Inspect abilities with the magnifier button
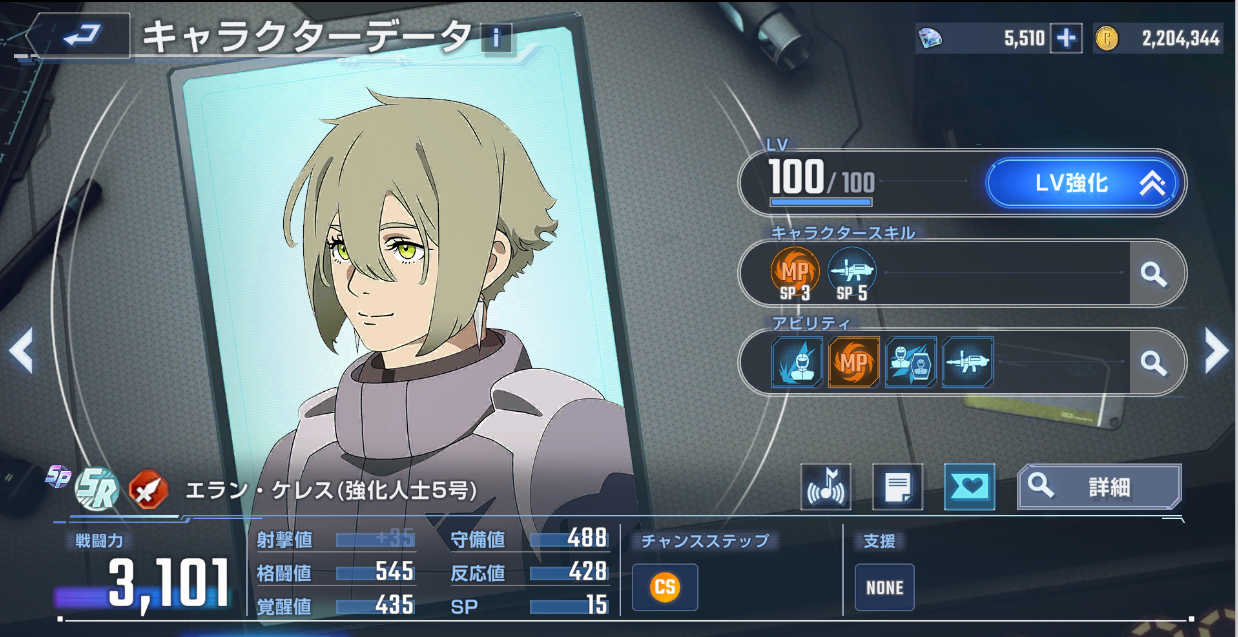The image size is (1238, 637). click(x=1154, y=362)
